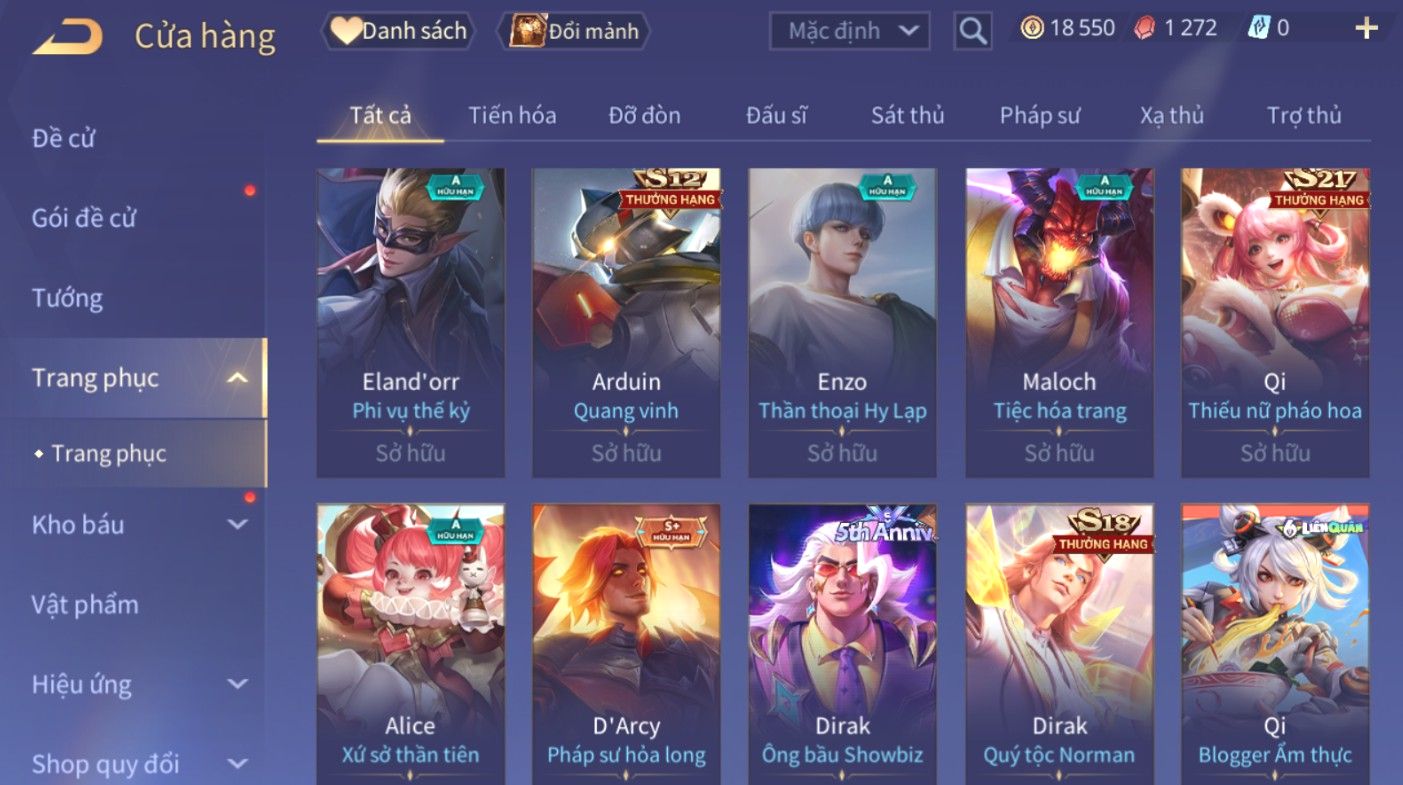Switch to the Pháp sư tab
Image resolution: width=1403 pixels, height=785 pixels.
coord(1040,115)
